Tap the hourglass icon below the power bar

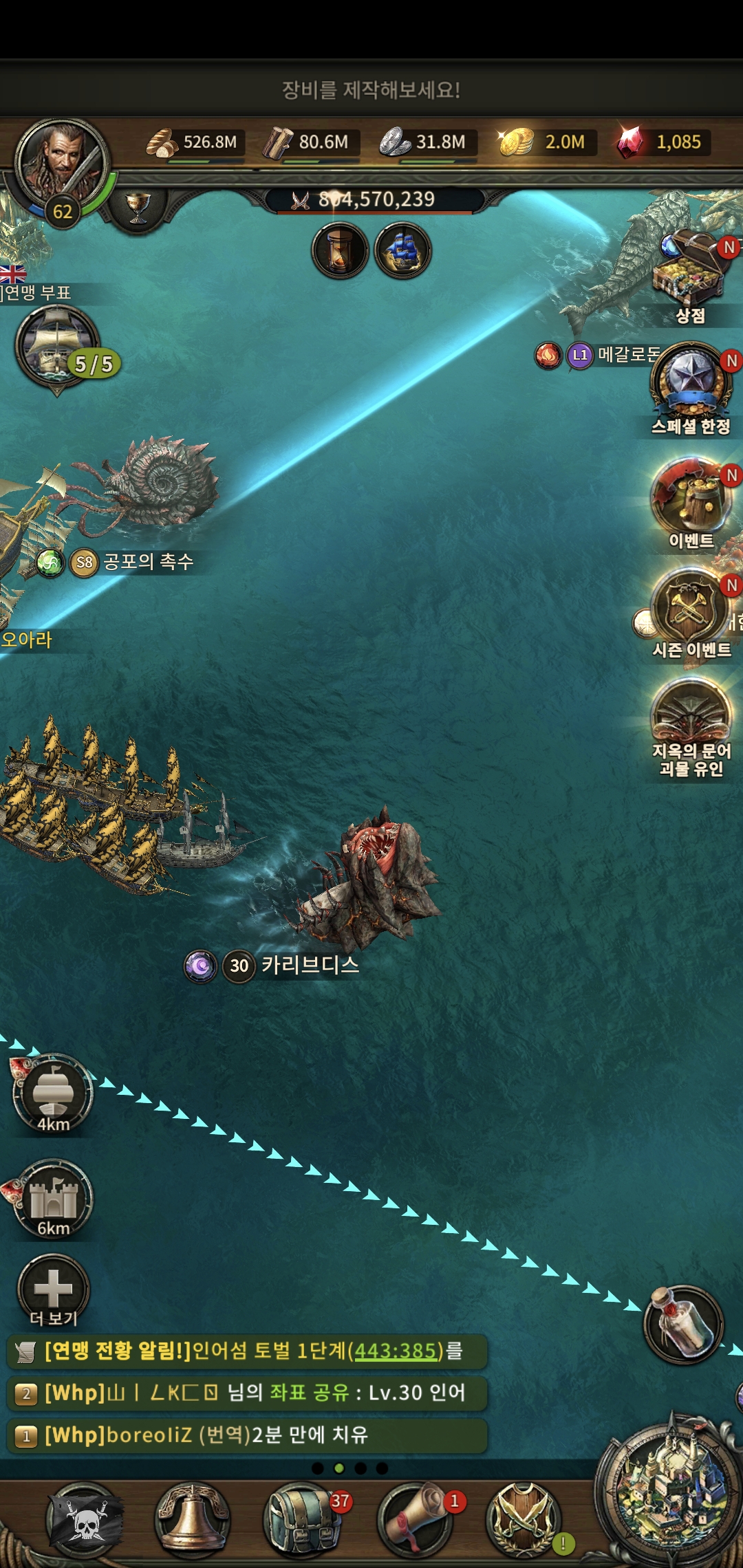point(340,251)
